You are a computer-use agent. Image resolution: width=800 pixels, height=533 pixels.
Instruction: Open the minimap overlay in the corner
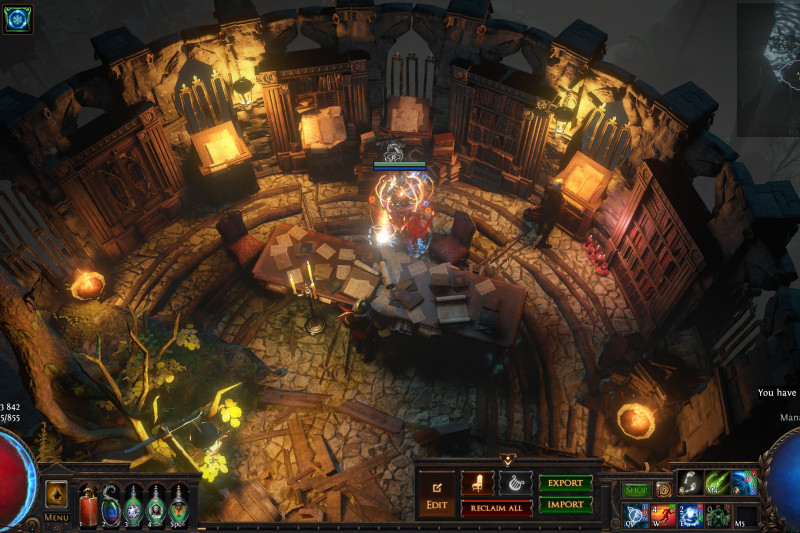[768, 70]
